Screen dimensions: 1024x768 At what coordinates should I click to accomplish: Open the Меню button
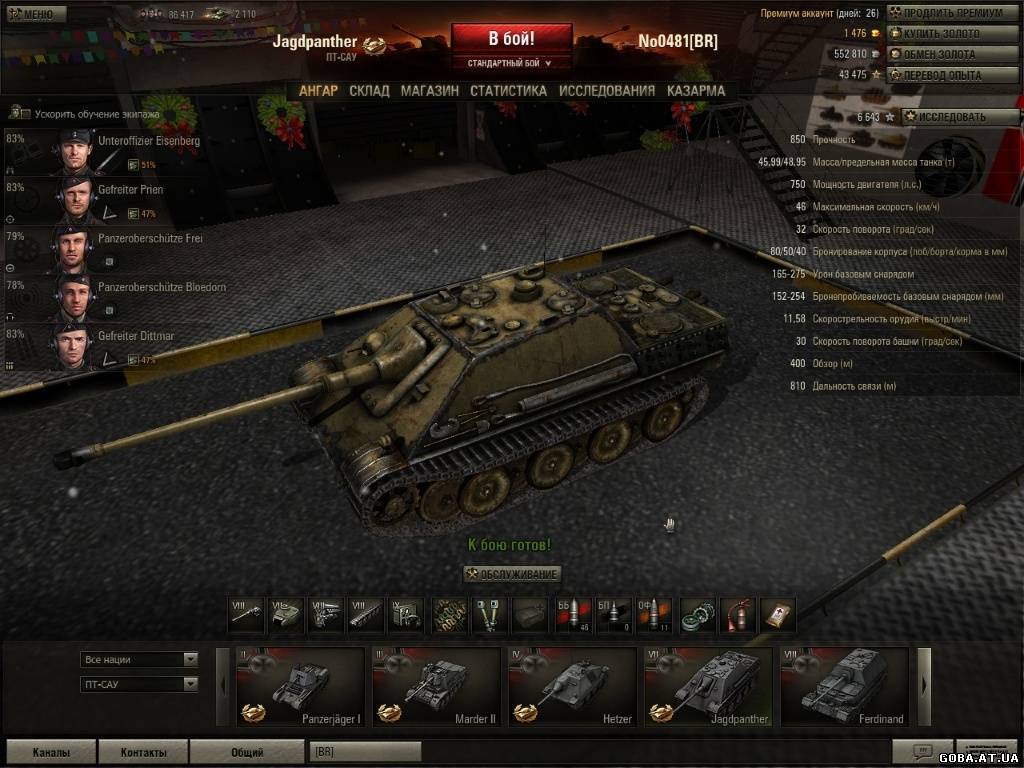[35, 14]
